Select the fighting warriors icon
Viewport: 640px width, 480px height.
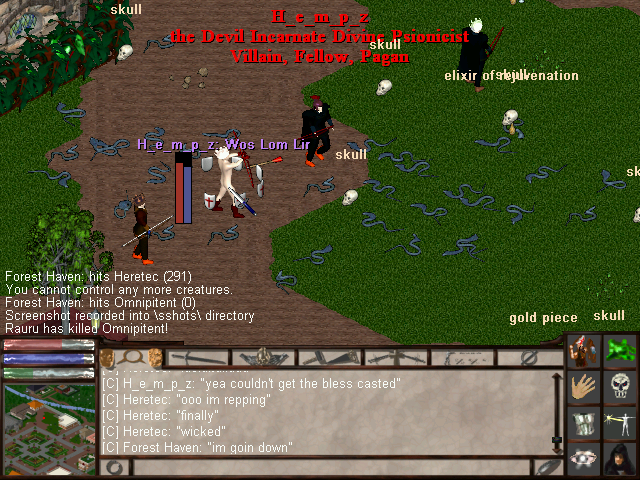(584, 351)
